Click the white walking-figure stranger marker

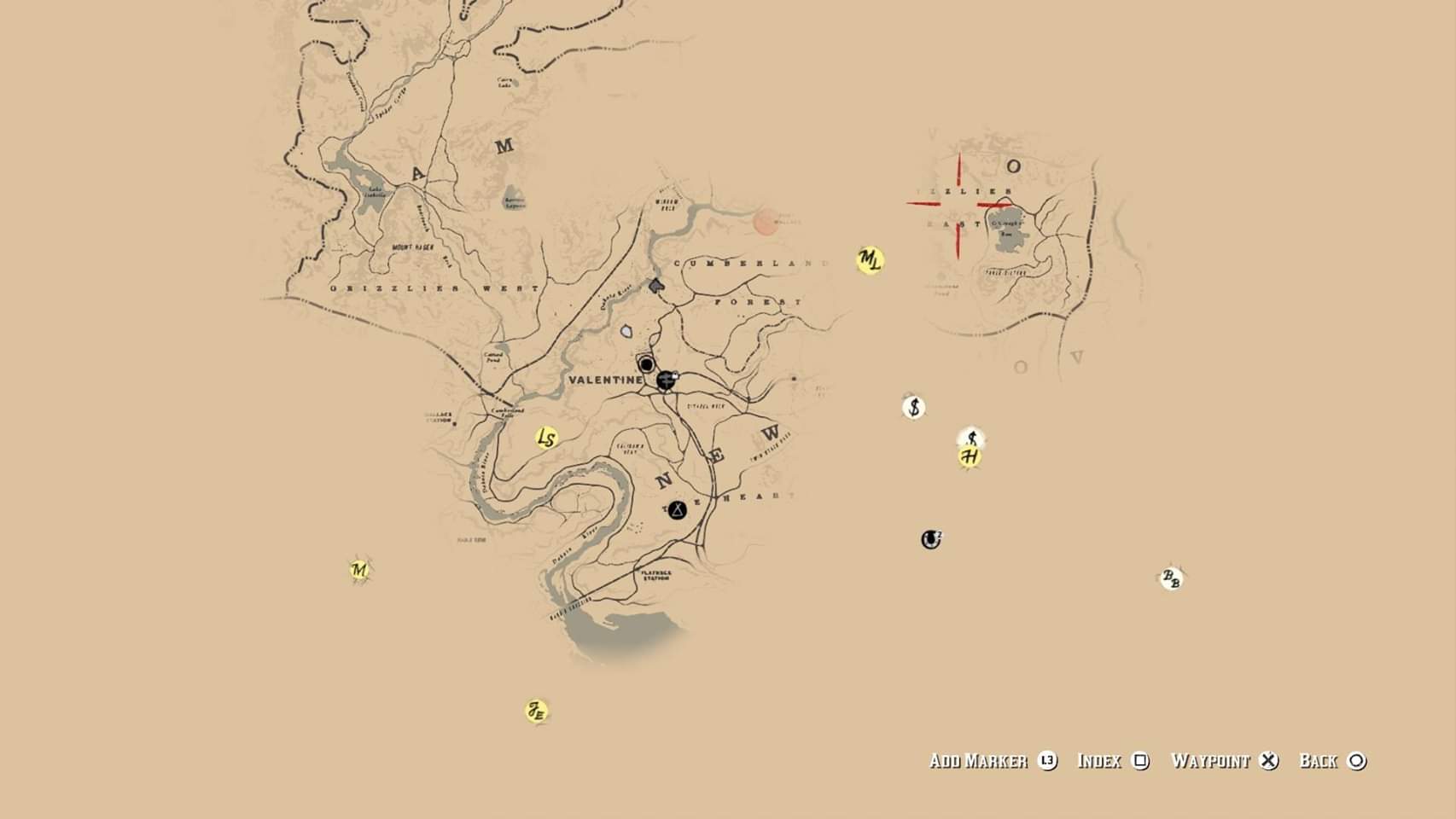coord(971,439)
